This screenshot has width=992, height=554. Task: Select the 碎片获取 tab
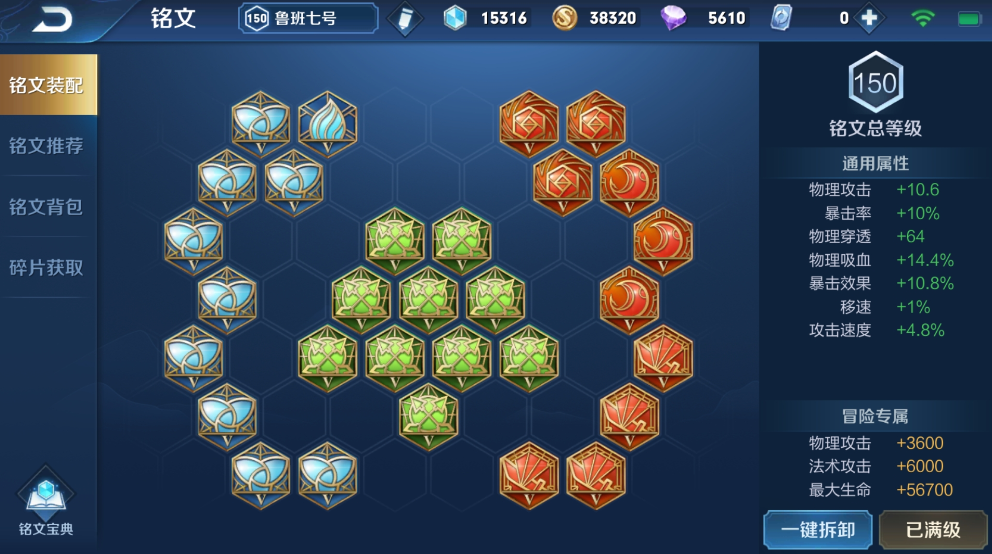pyautogui.click(x=48, y=268)
